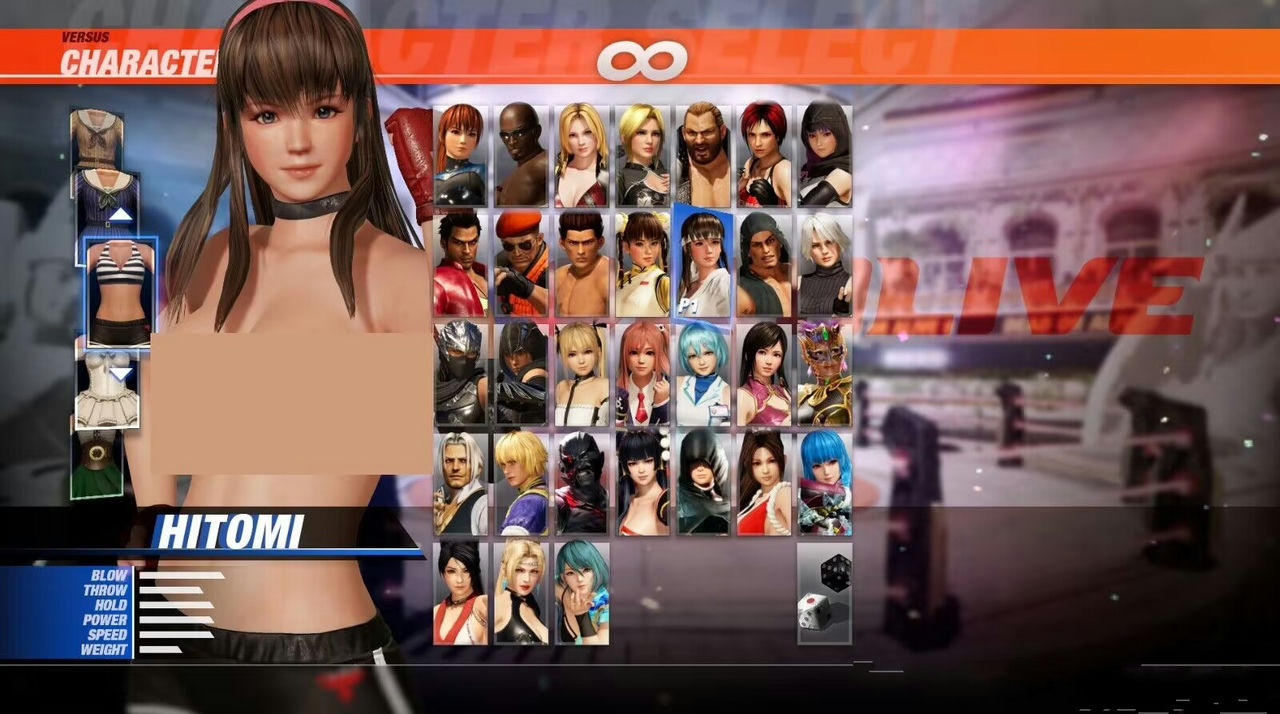Select the striped bikini top costume
1280x714 pixels.
point(120,292)
